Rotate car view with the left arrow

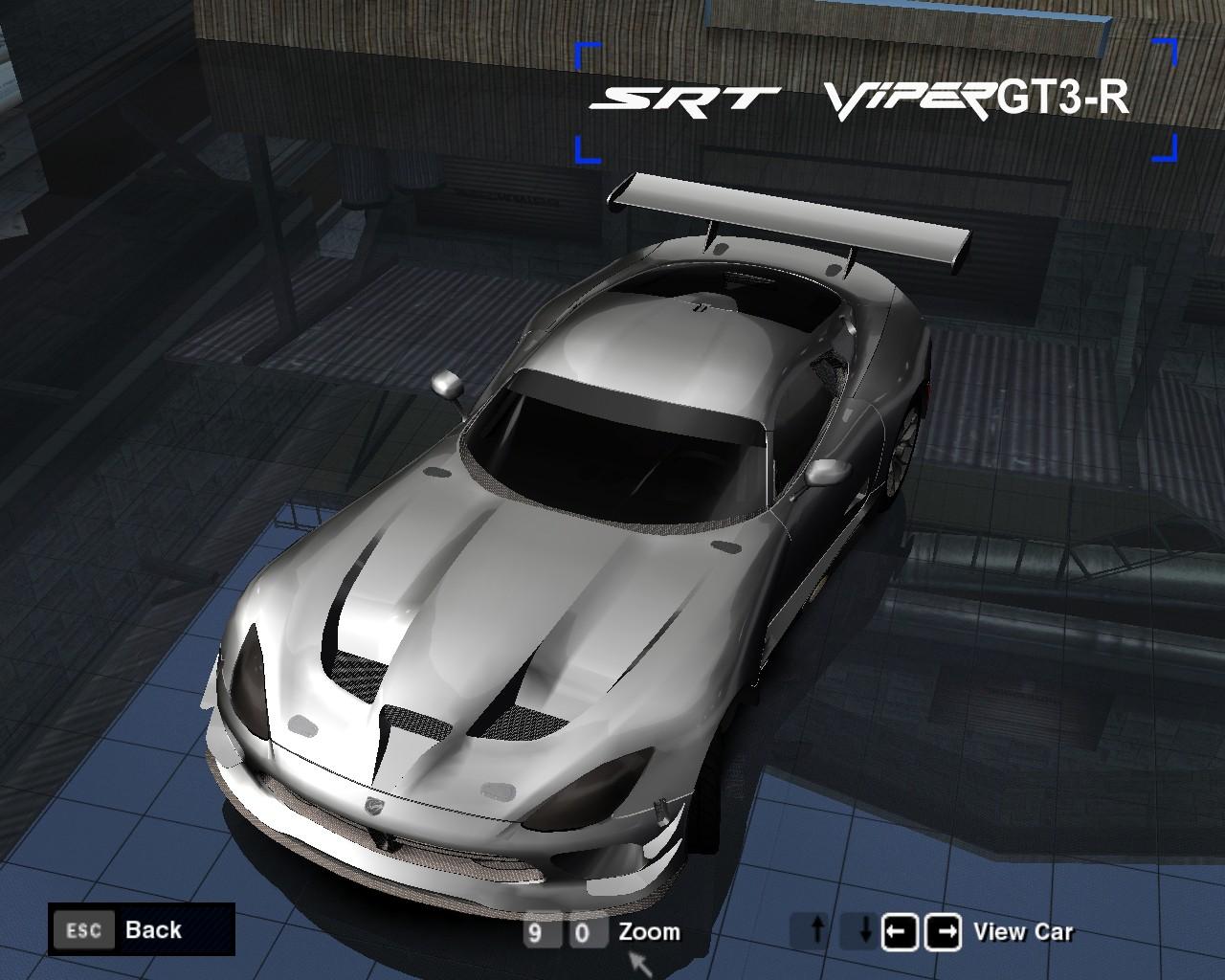(x=900, y=931)
